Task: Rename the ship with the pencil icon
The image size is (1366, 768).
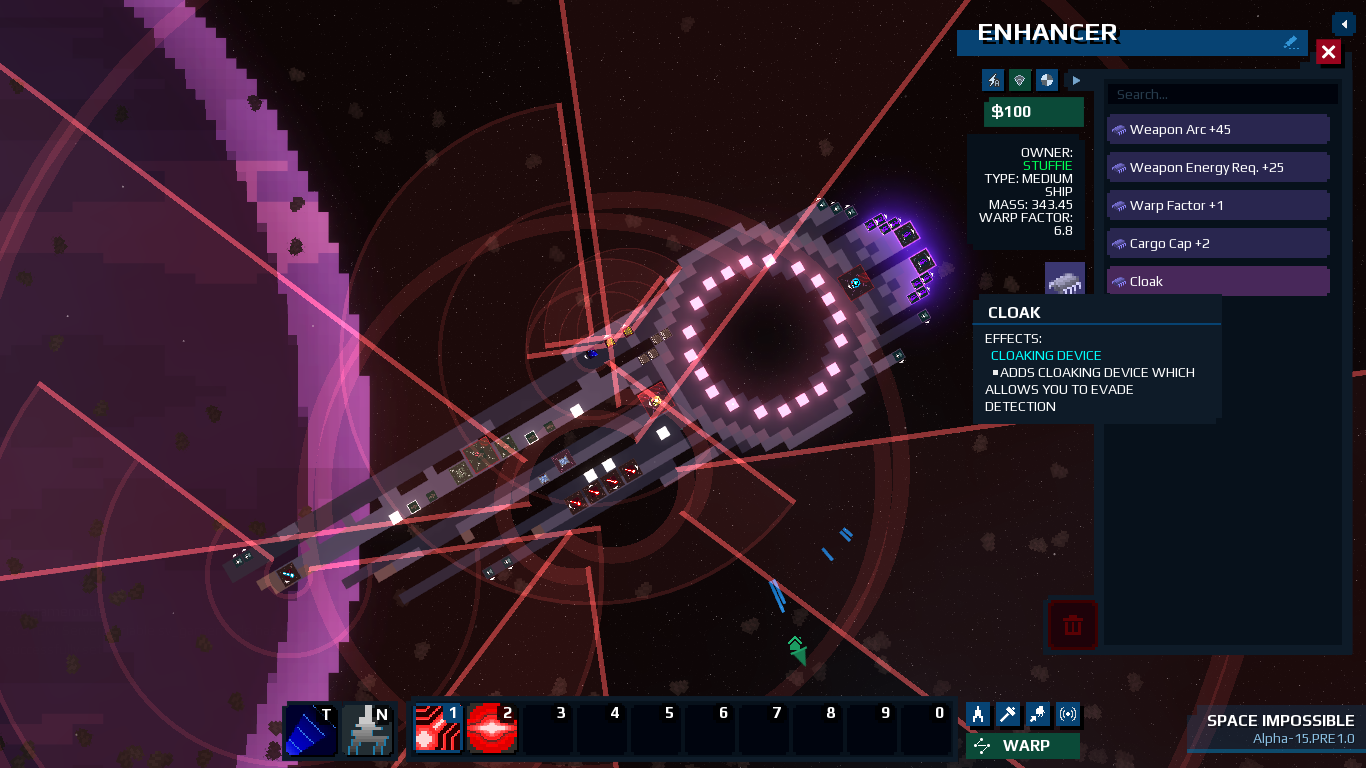Action: pyautogui.click(x=1291, y=43)
